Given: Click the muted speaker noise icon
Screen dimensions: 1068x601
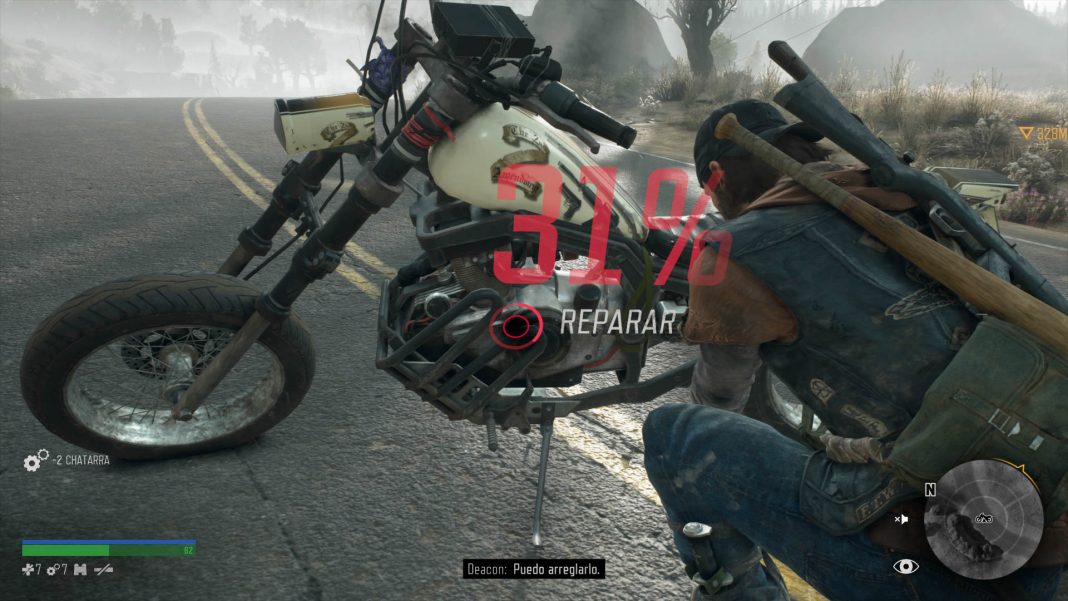Looking at the screenshot, I should coord(902,519).
